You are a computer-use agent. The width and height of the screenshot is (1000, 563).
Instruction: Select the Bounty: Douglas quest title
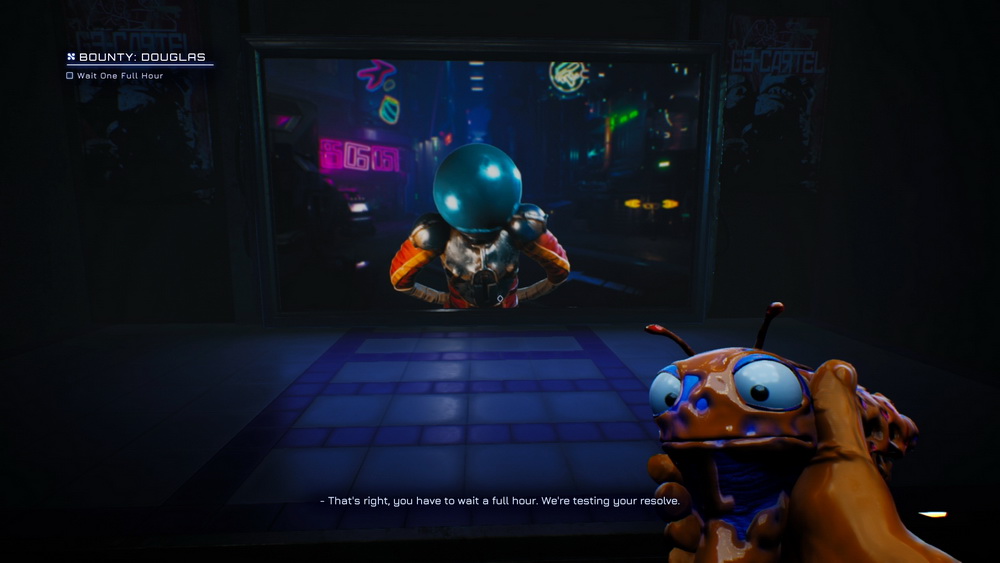141,57
